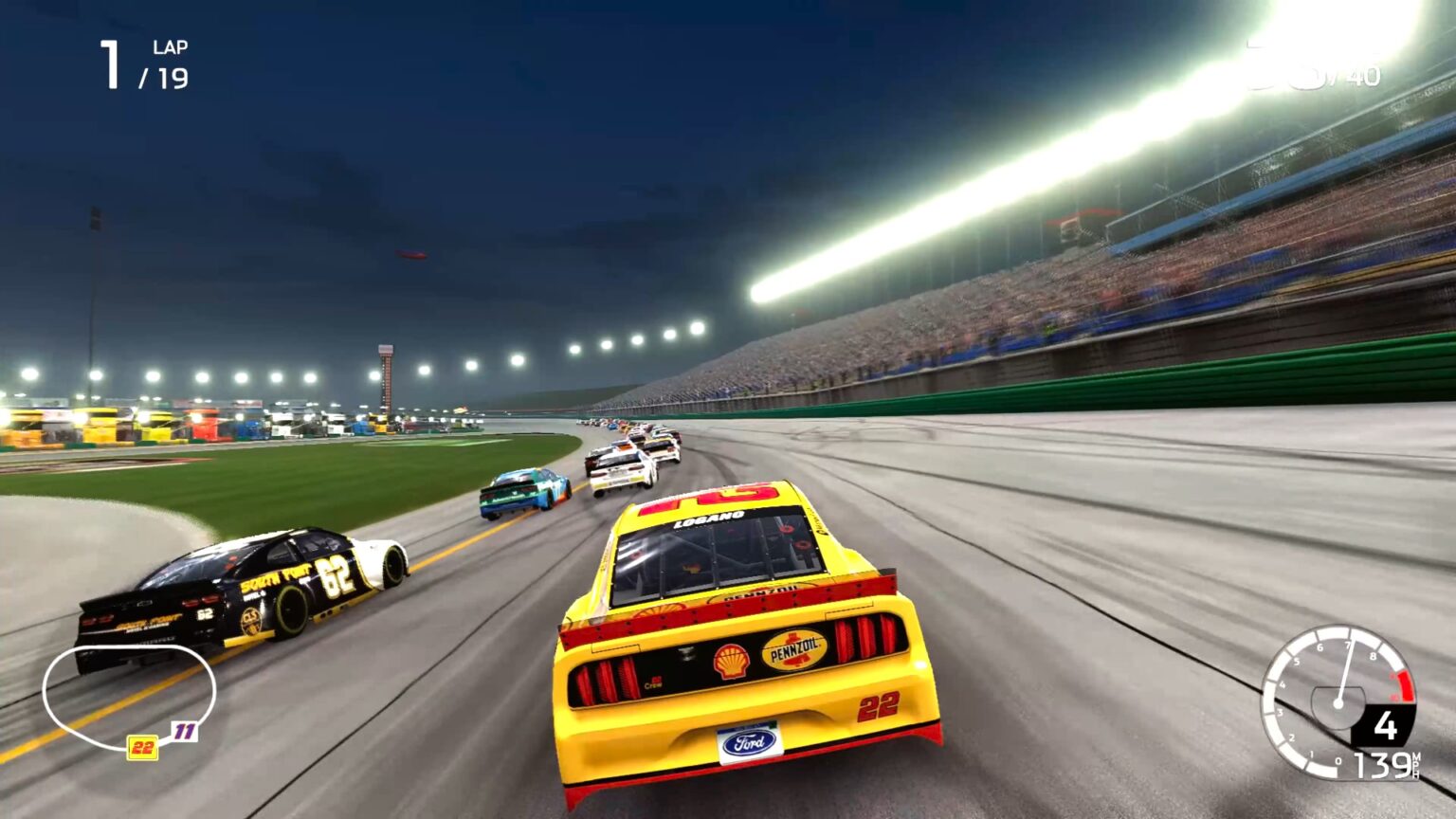Select the LAP label in the HUD
Screen dimensions: 1456x819
pos(167,46)
